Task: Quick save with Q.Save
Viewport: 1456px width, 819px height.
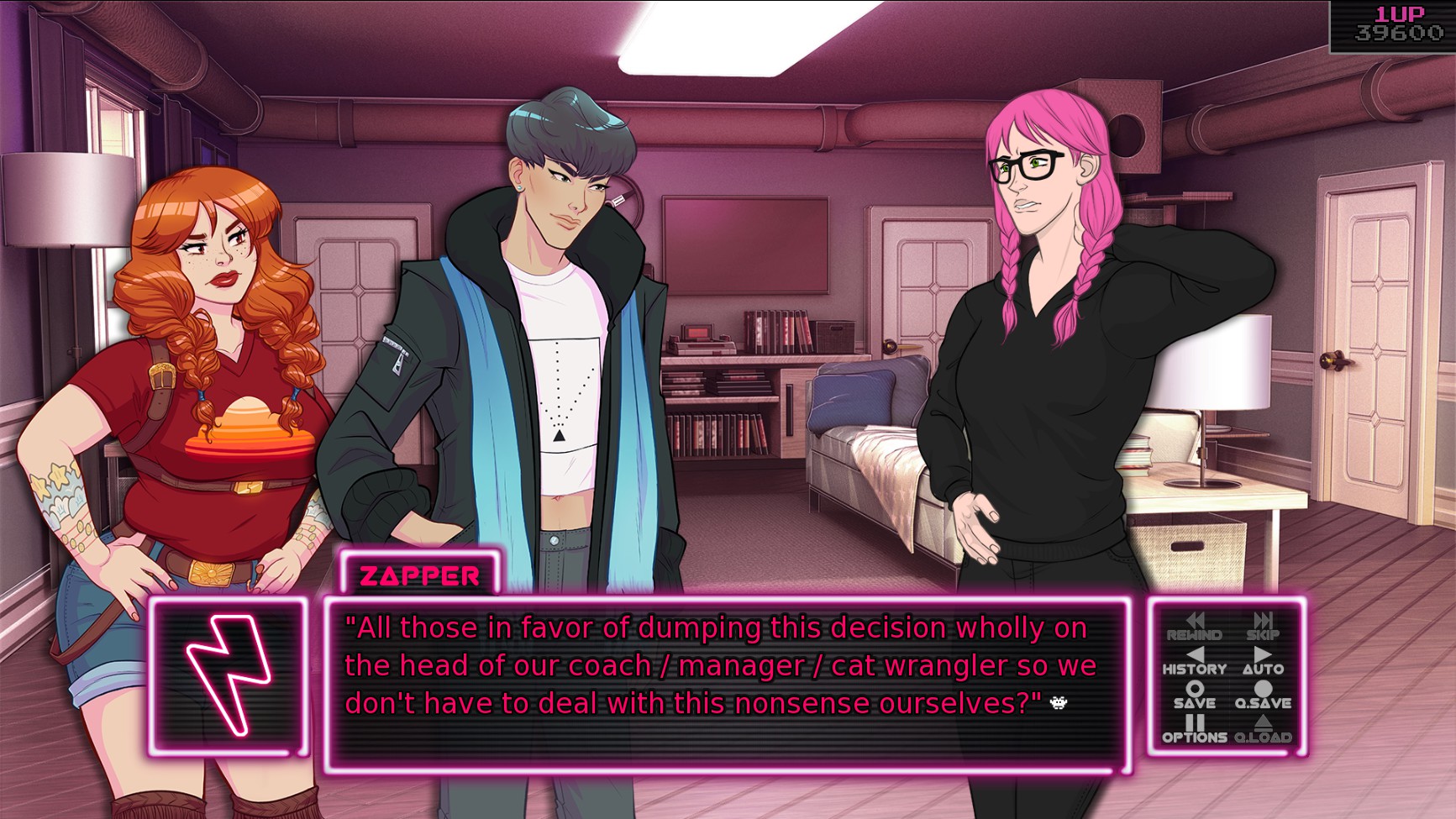Action: [1262, 696]
